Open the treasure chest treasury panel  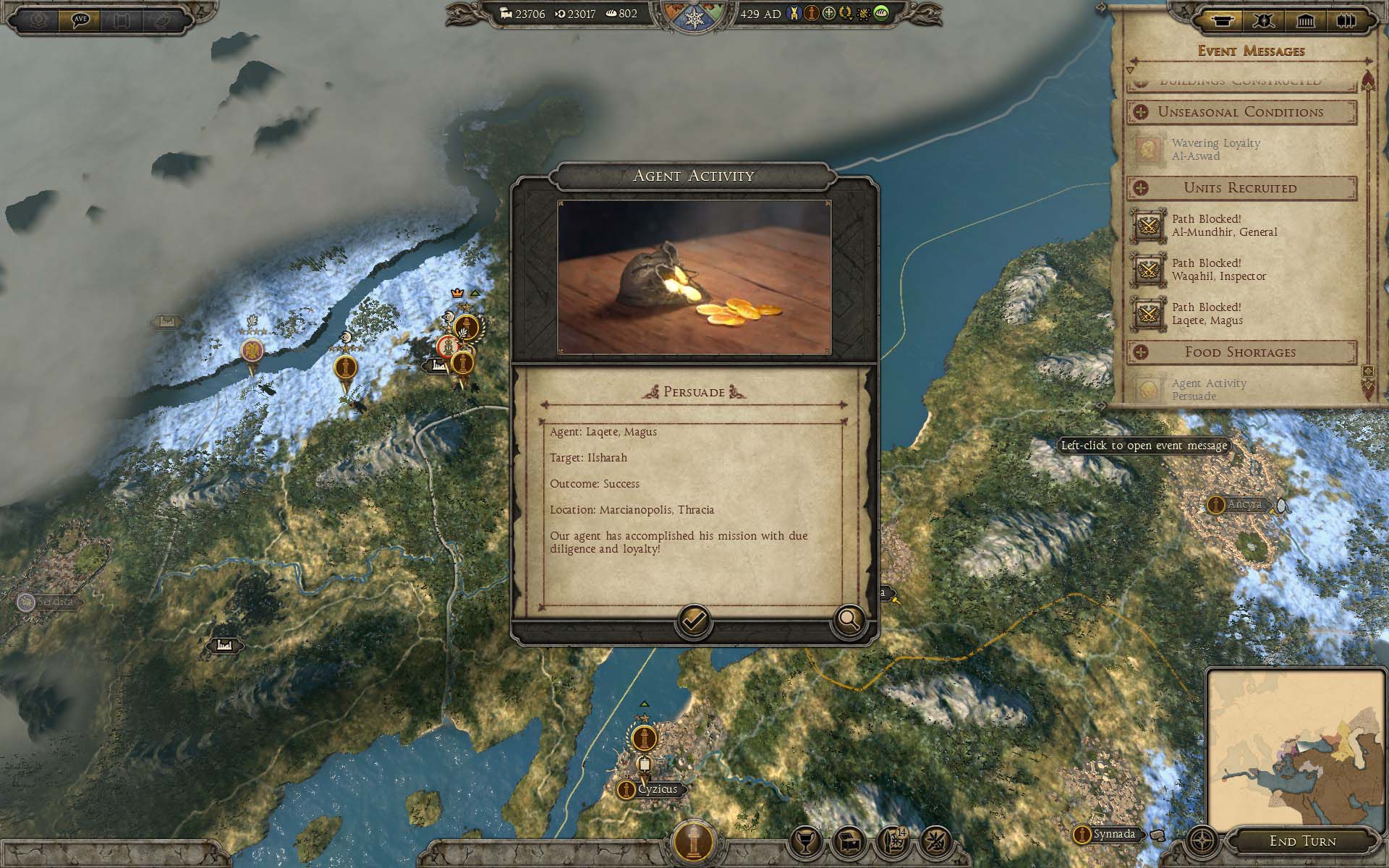(849, 841)
